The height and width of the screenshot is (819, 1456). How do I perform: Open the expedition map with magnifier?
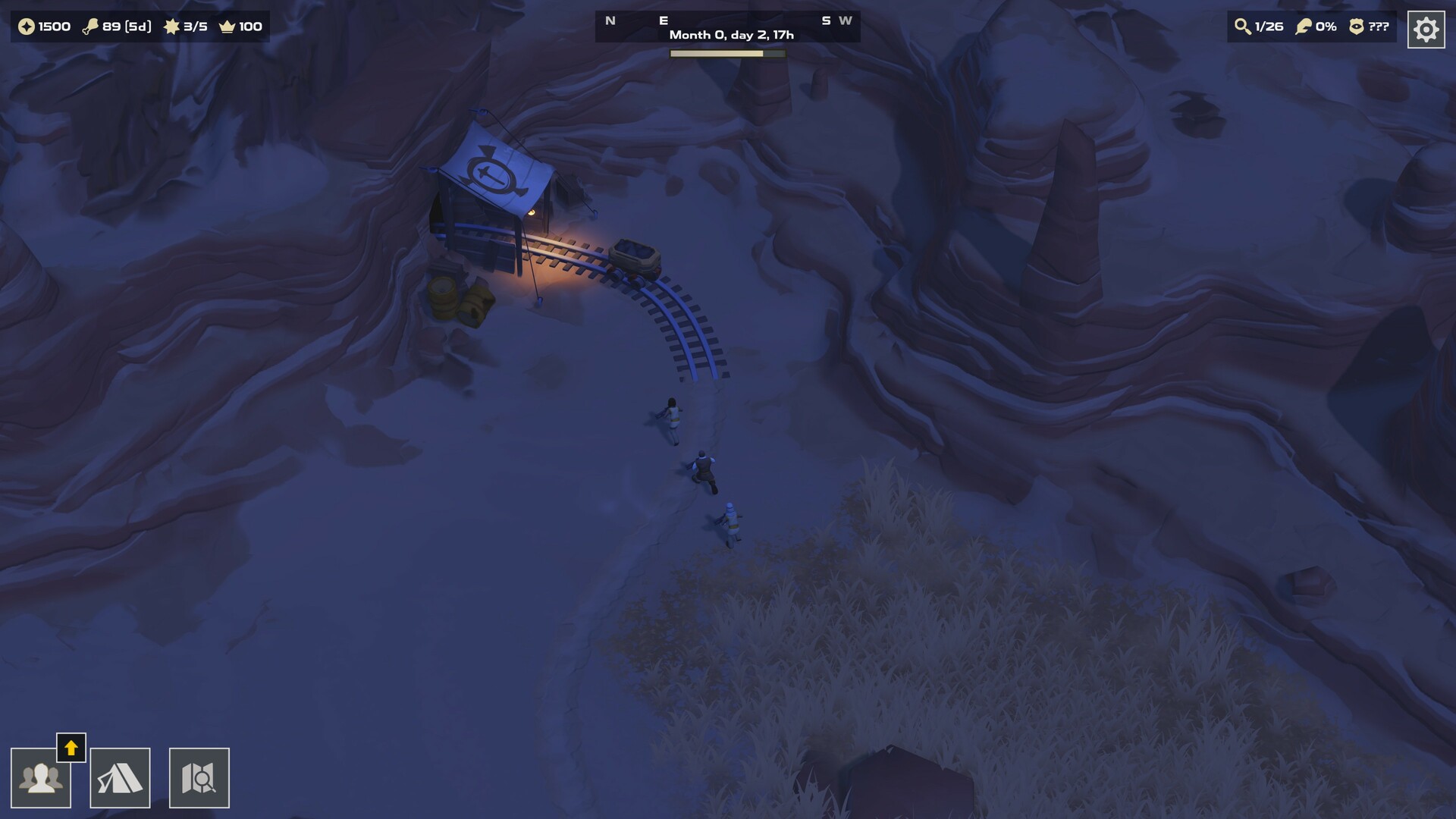point(199,777)
